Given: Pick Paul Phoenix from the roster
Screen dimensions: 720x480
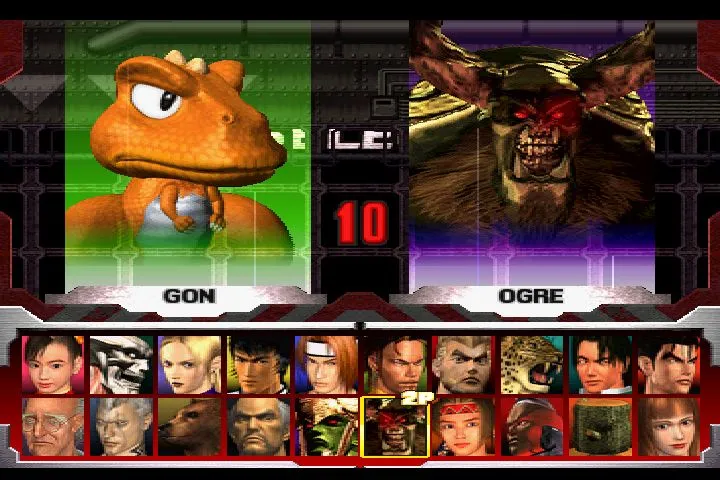Looking at the screenshot, I should [x=462, y=364].
